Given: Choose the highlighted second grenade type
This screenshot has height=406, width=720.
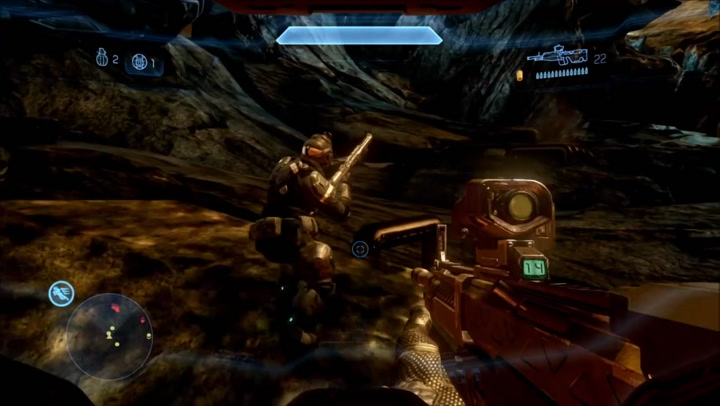Looking at the screenshot, I should (141, 63).
